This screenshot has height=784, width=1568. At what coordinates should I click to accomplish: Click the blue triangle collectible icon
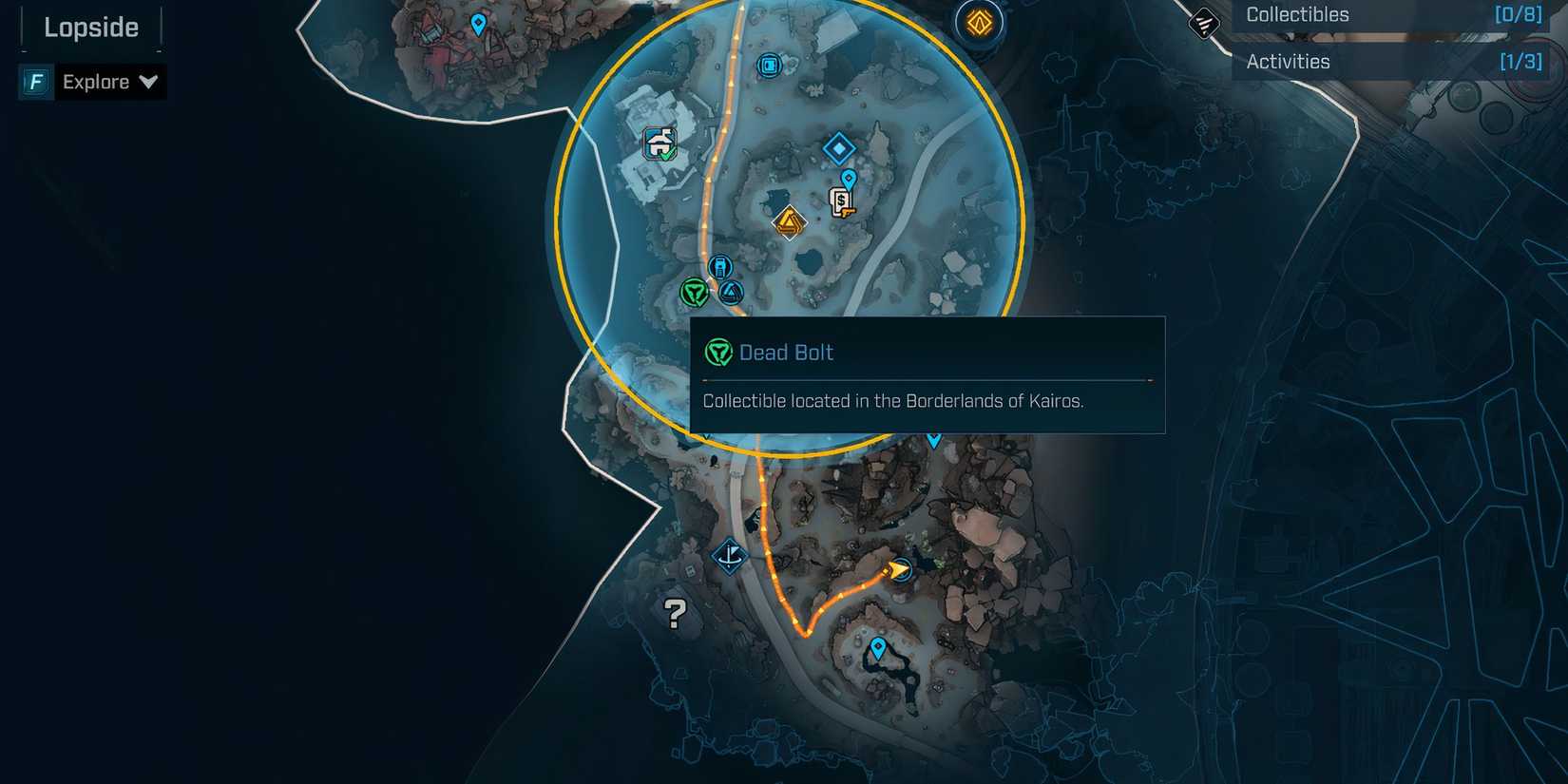(x=730, y=294)
